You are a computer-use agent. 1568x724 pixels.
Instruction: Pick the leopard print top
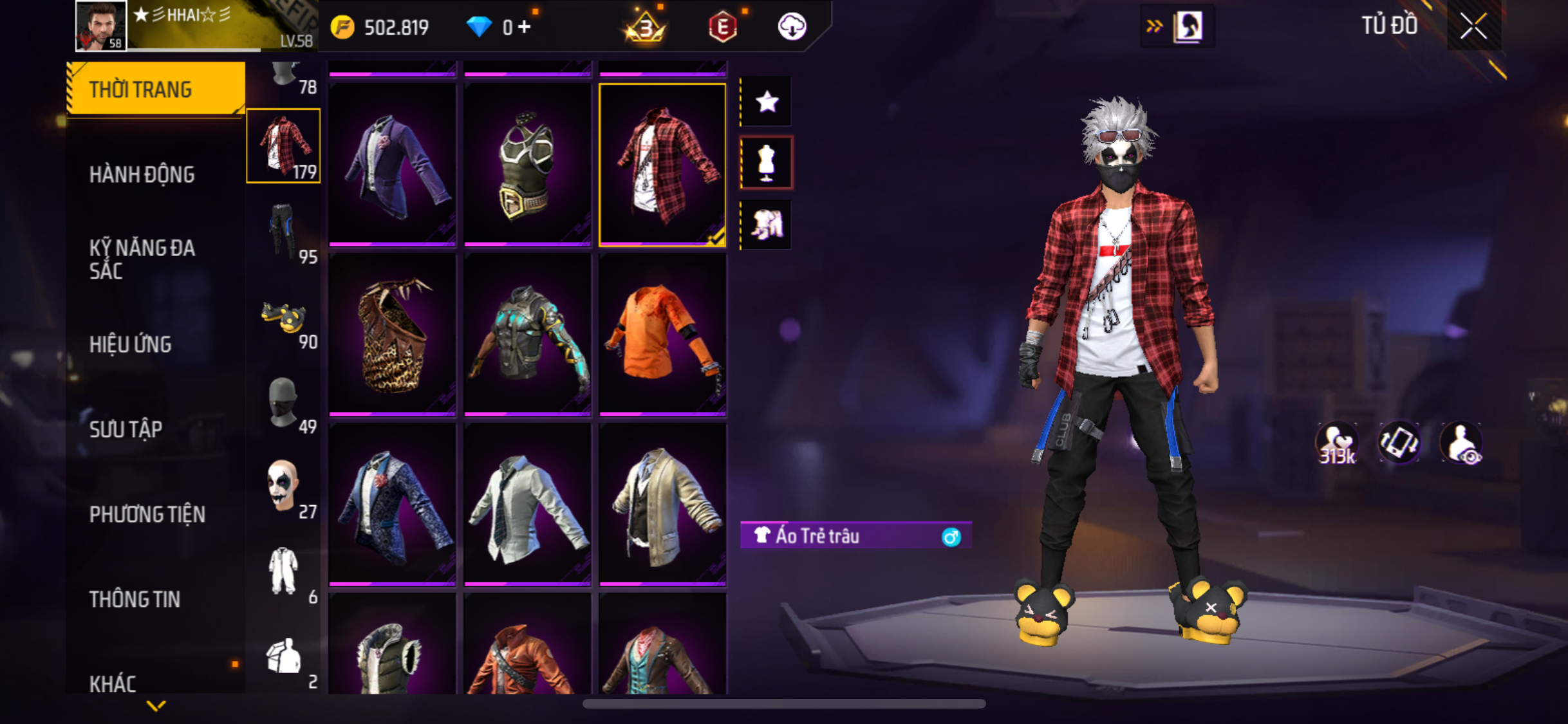(x=393, y=334)
